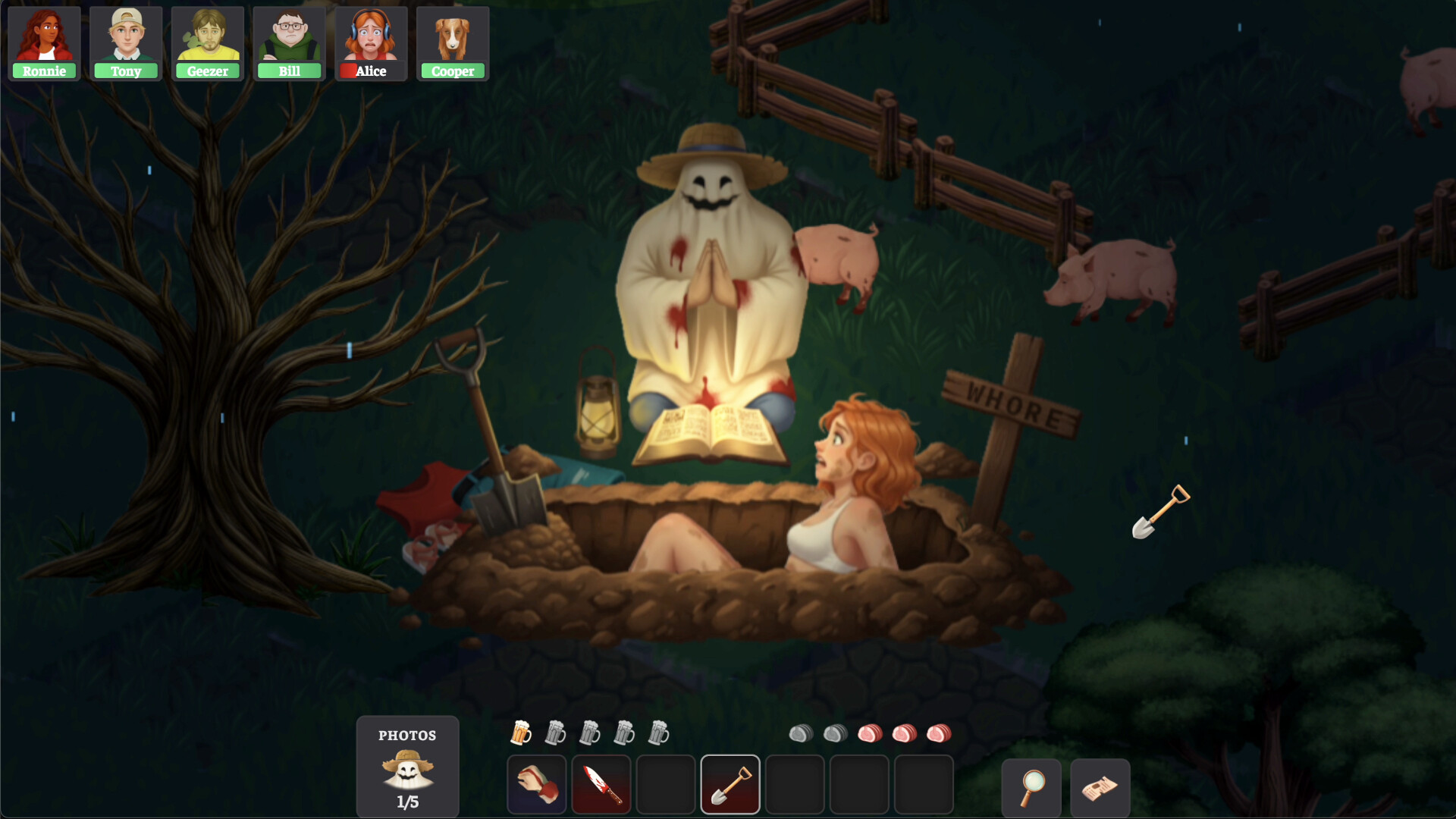Image resolution: width=1456 pixels, height=819 pixels.
Task: Select Tony's character portrait
Action: (x=125, y=37)
